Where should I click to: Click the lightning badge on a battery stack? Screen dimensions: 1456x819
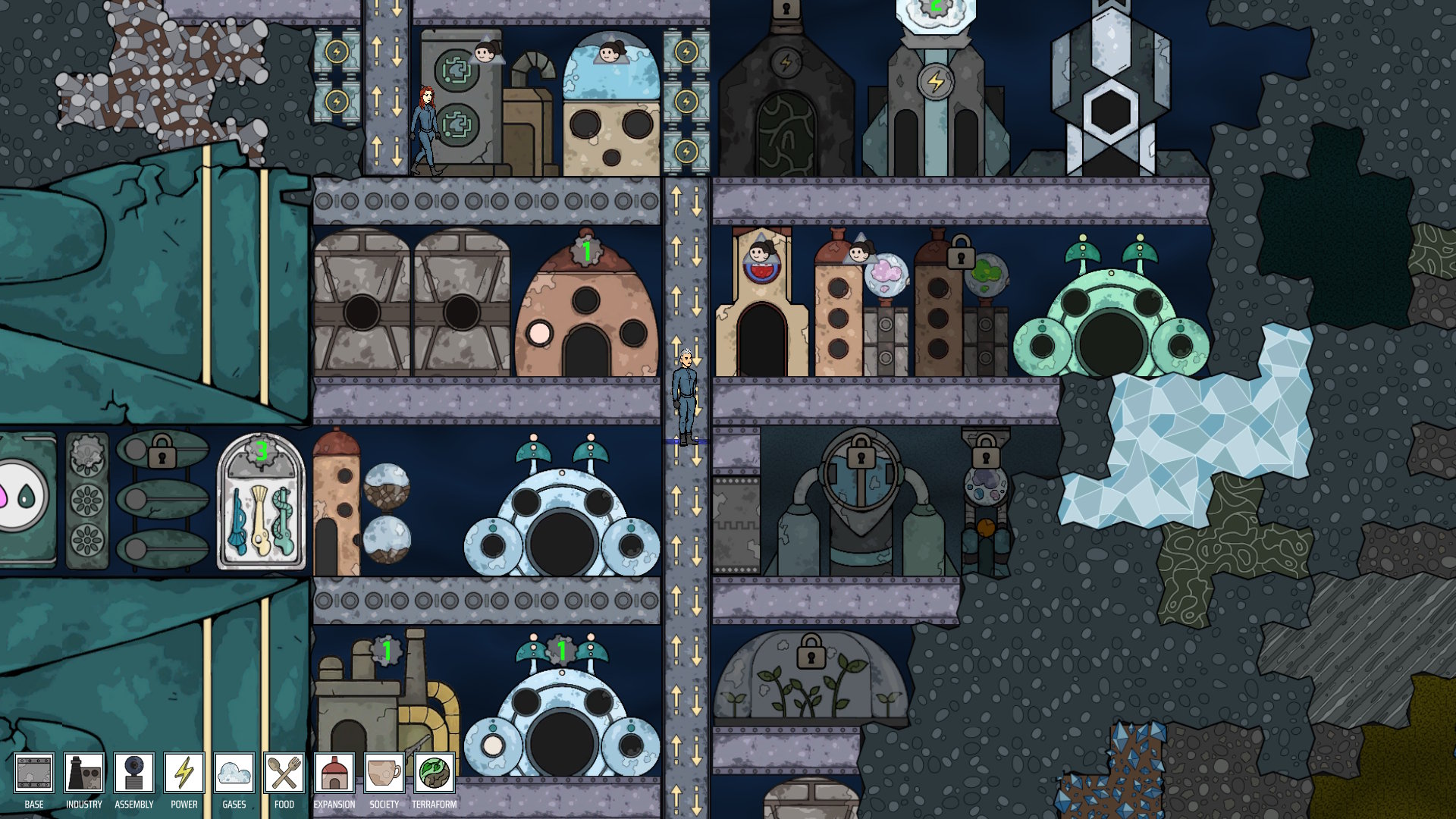336,52
